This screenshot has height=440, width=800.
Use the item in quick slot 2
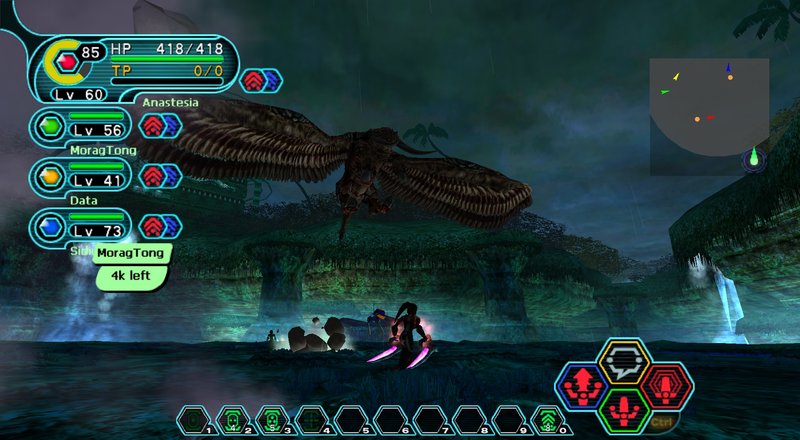tap(232, 420)
